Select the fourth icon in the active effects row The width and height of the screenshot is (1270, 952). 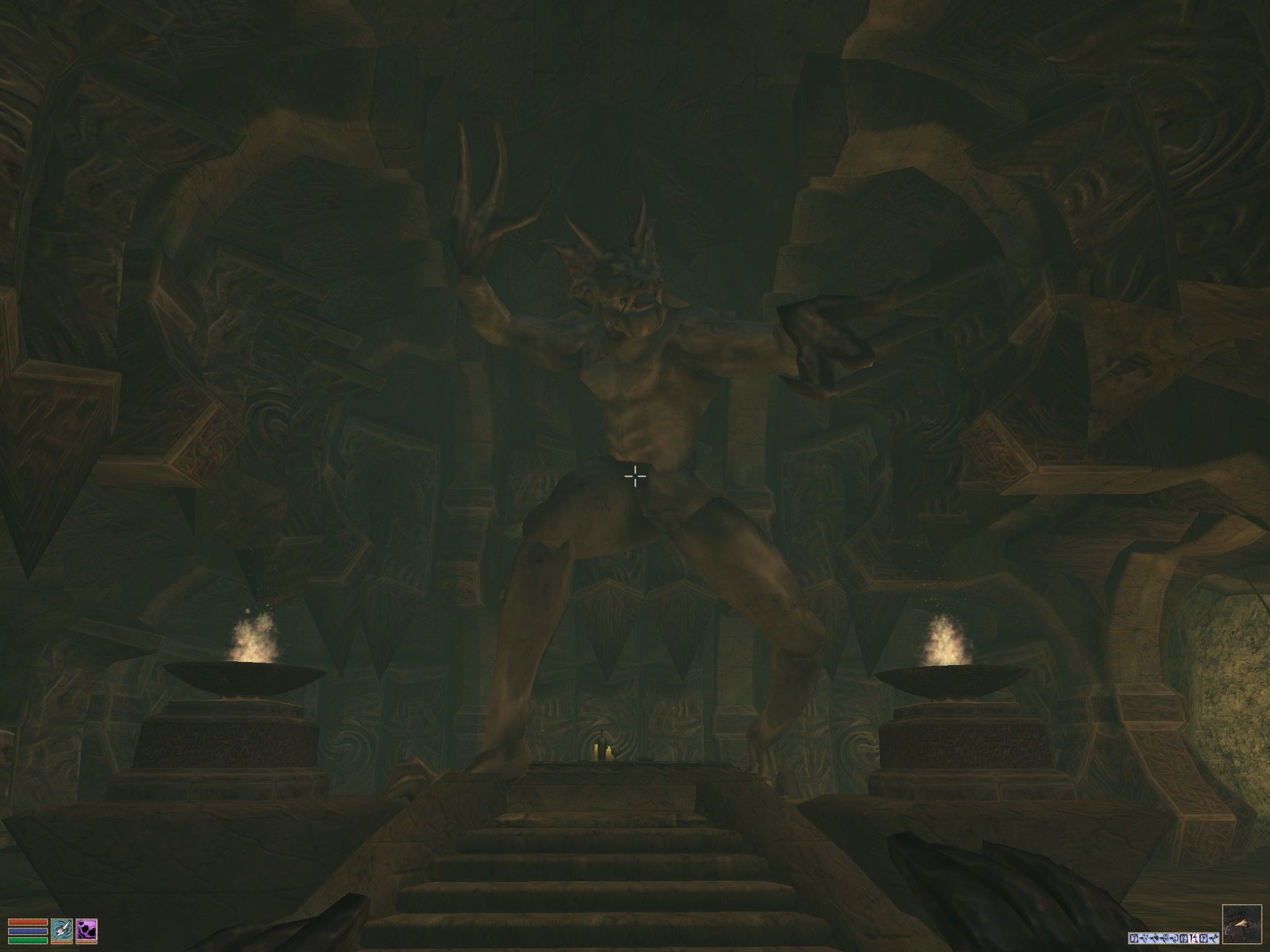[x=1166, y=937]
